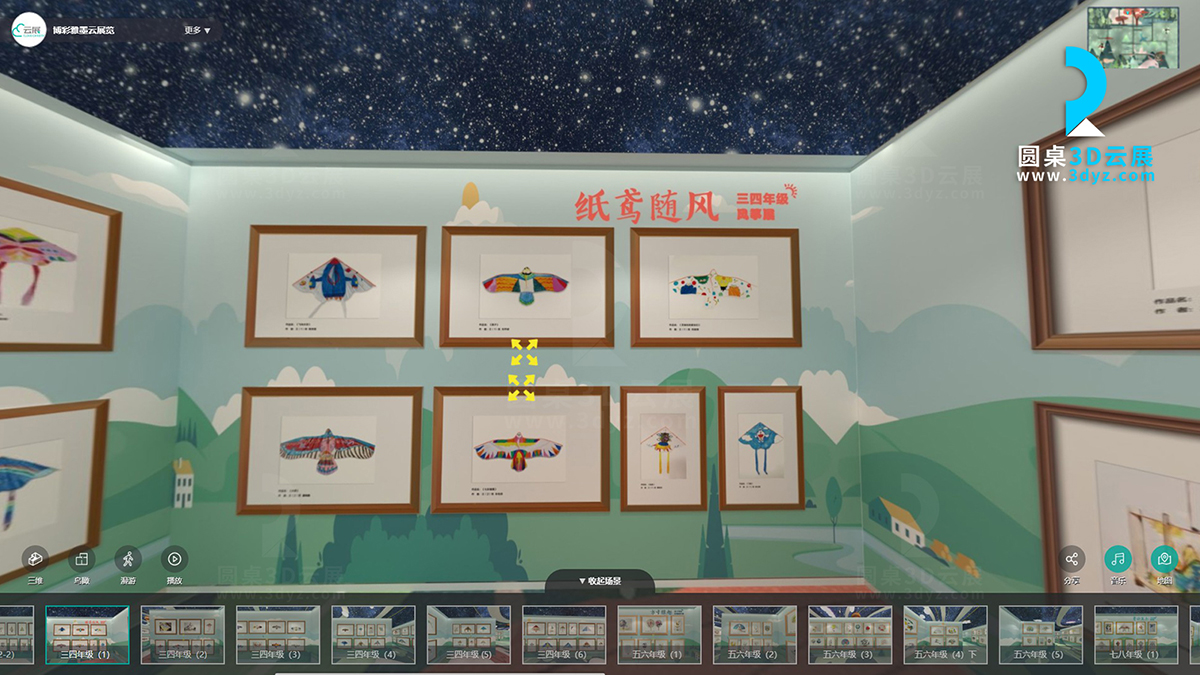Click the yellow arrows hotspot between frames

523,369
